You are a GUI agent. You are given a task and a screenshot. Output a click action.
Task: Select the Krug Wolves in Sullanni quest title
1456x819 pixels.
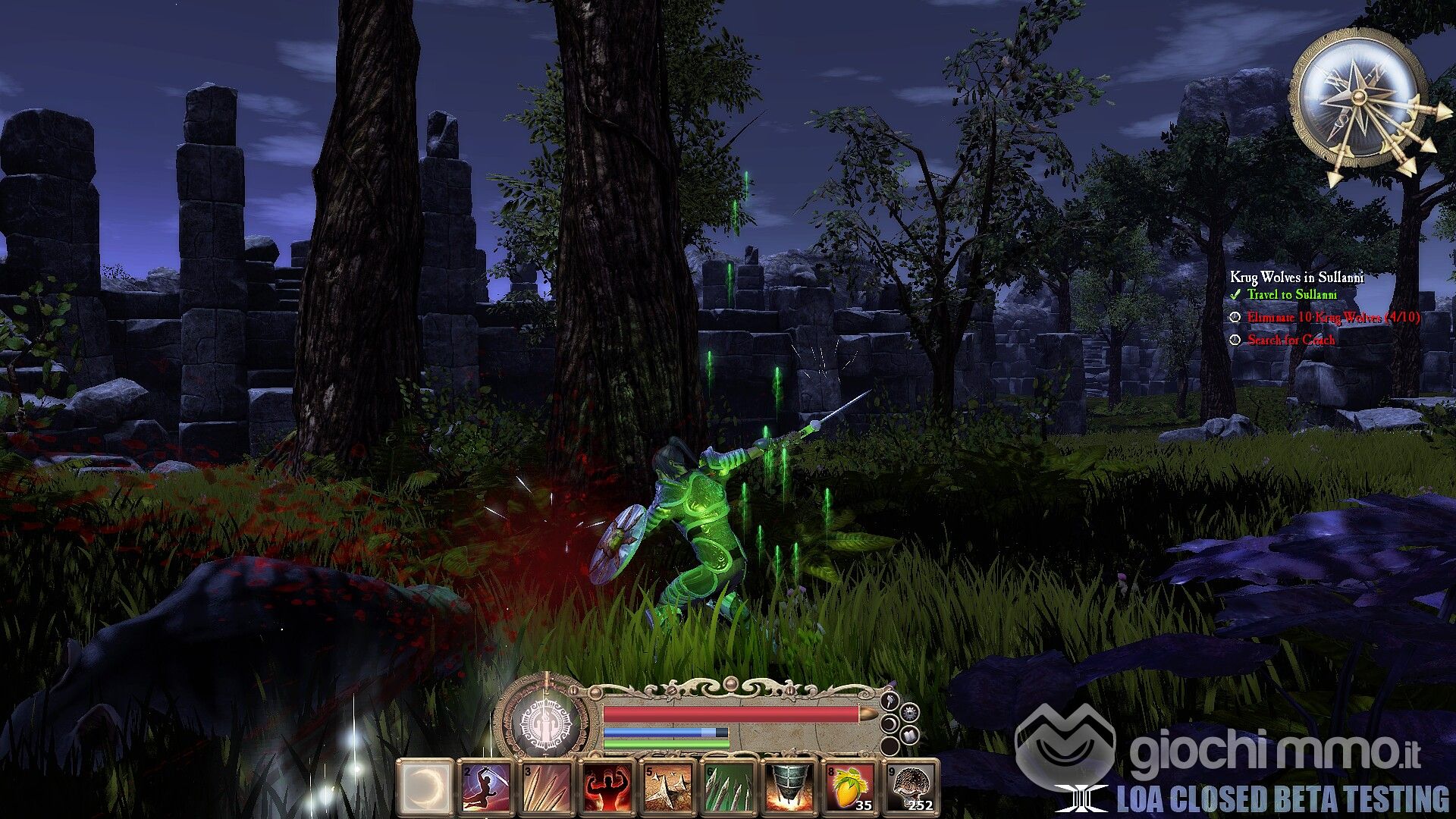[x=1297, y=278]
